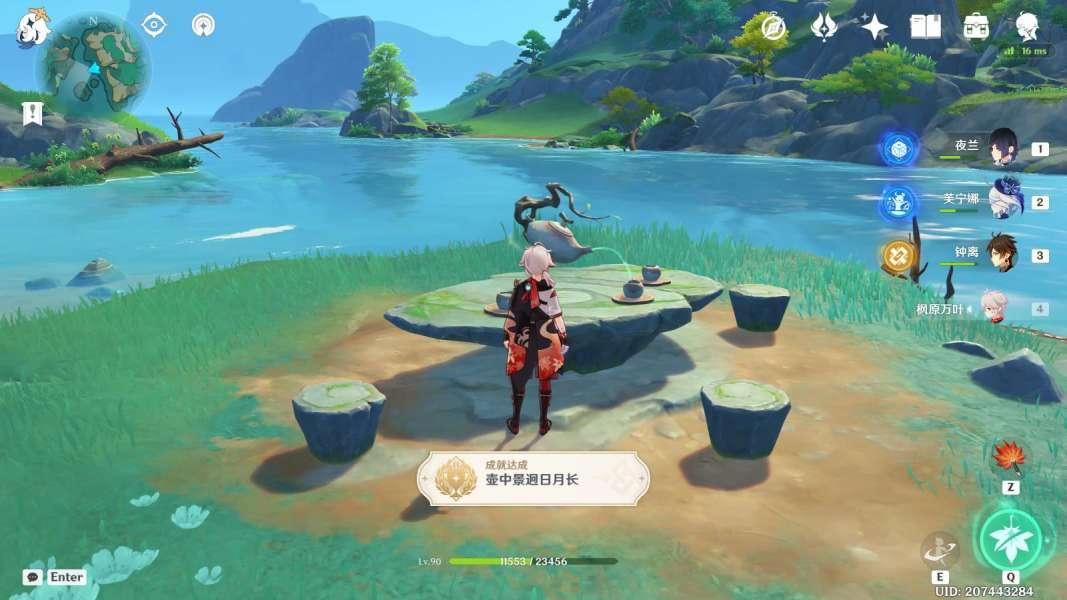This screenshot has width=1067, height=600.
Task: Switch to party member 钟离
Action: click(x=1002, y=254)
